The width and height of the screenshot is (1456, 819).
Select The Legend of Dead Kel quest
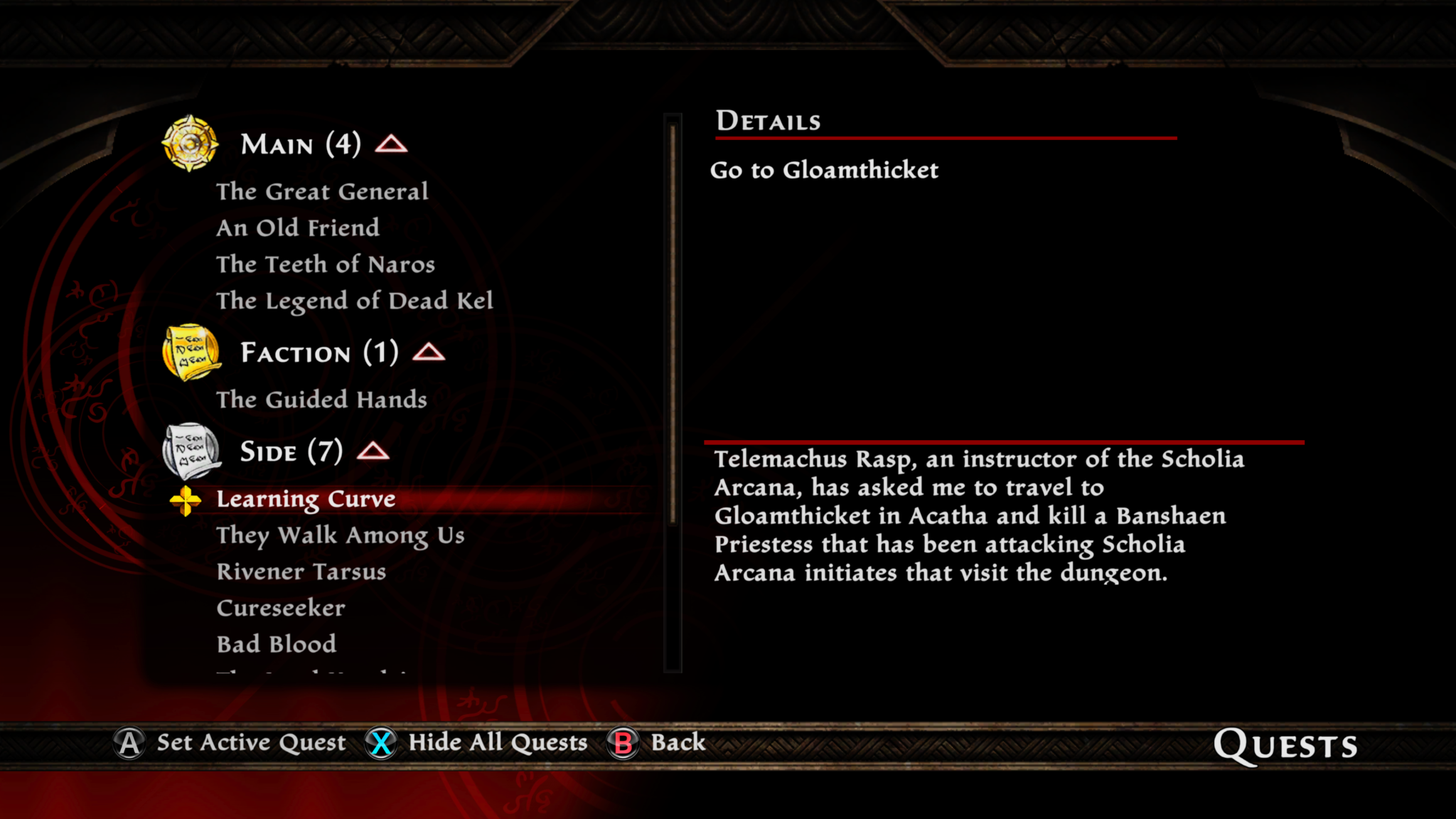pyautogui.click(x=355, y=300)
